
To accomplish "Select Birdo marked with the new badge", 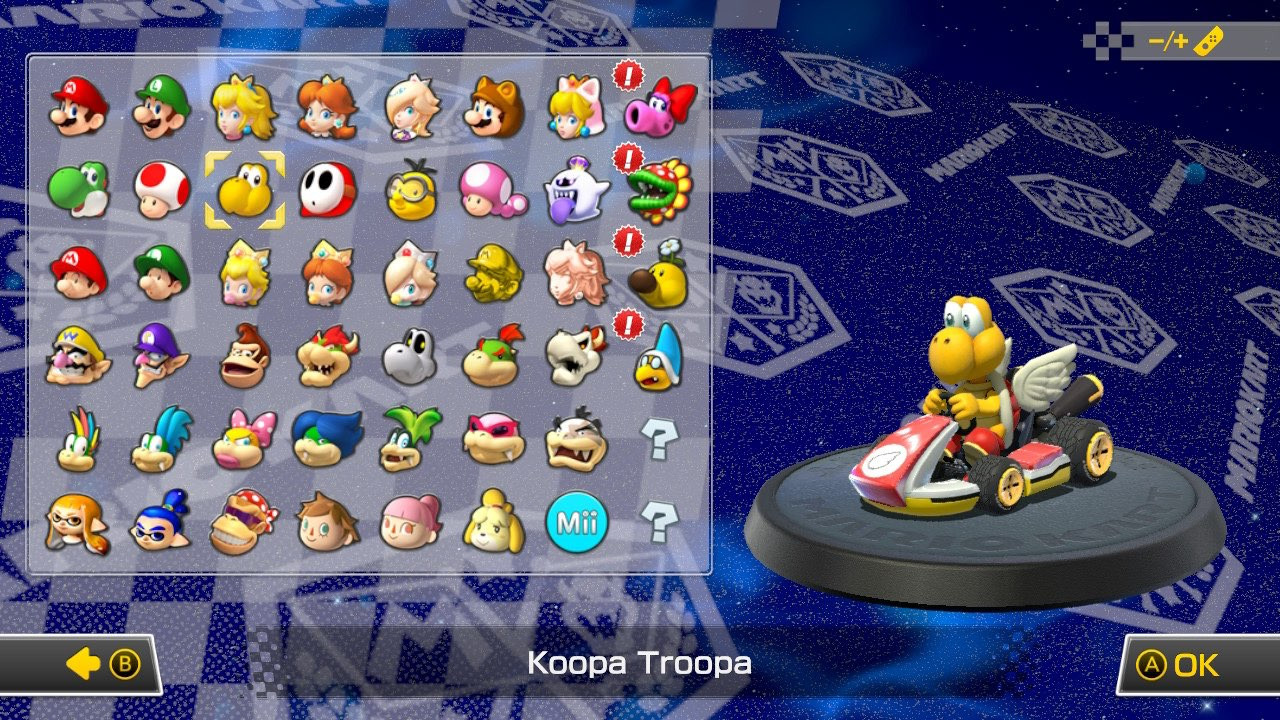I will 659,110.
